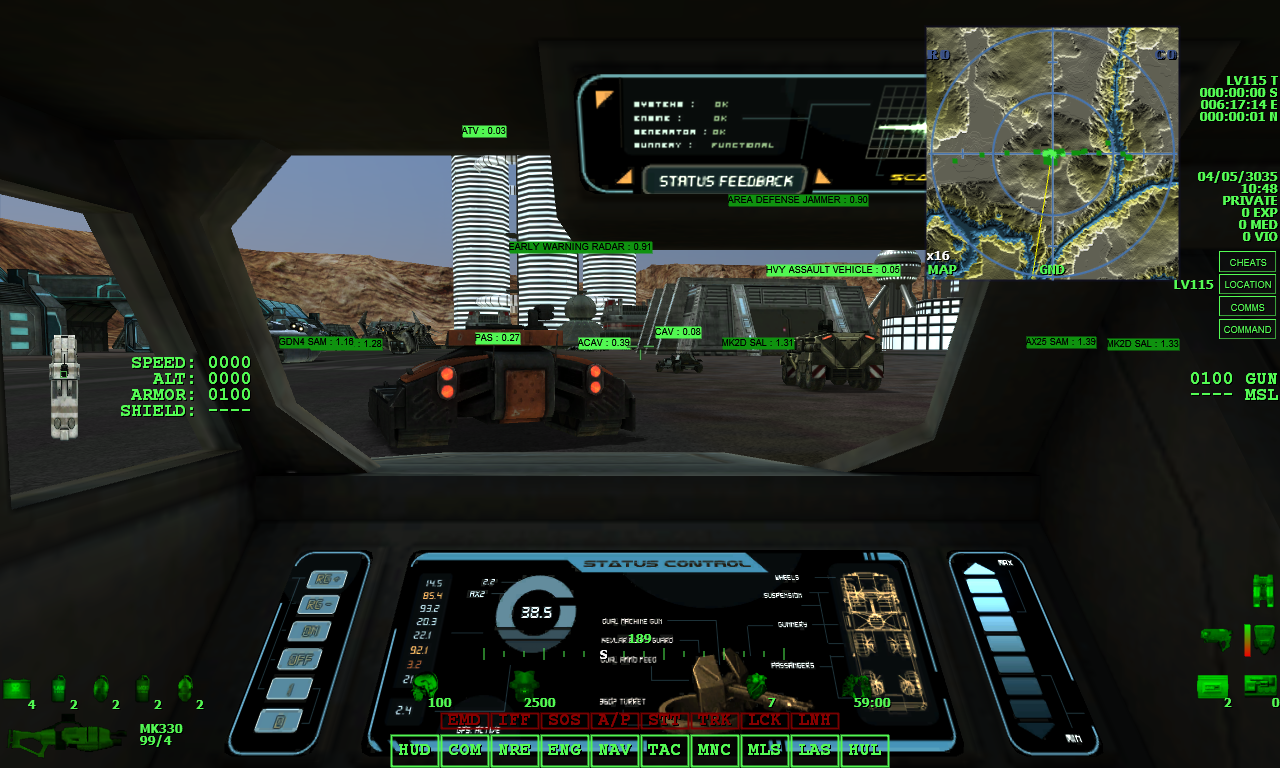Switch to the NAV tab
Image resolution: width=1280 pixels, height=768 pixels.
click(614, 750)
